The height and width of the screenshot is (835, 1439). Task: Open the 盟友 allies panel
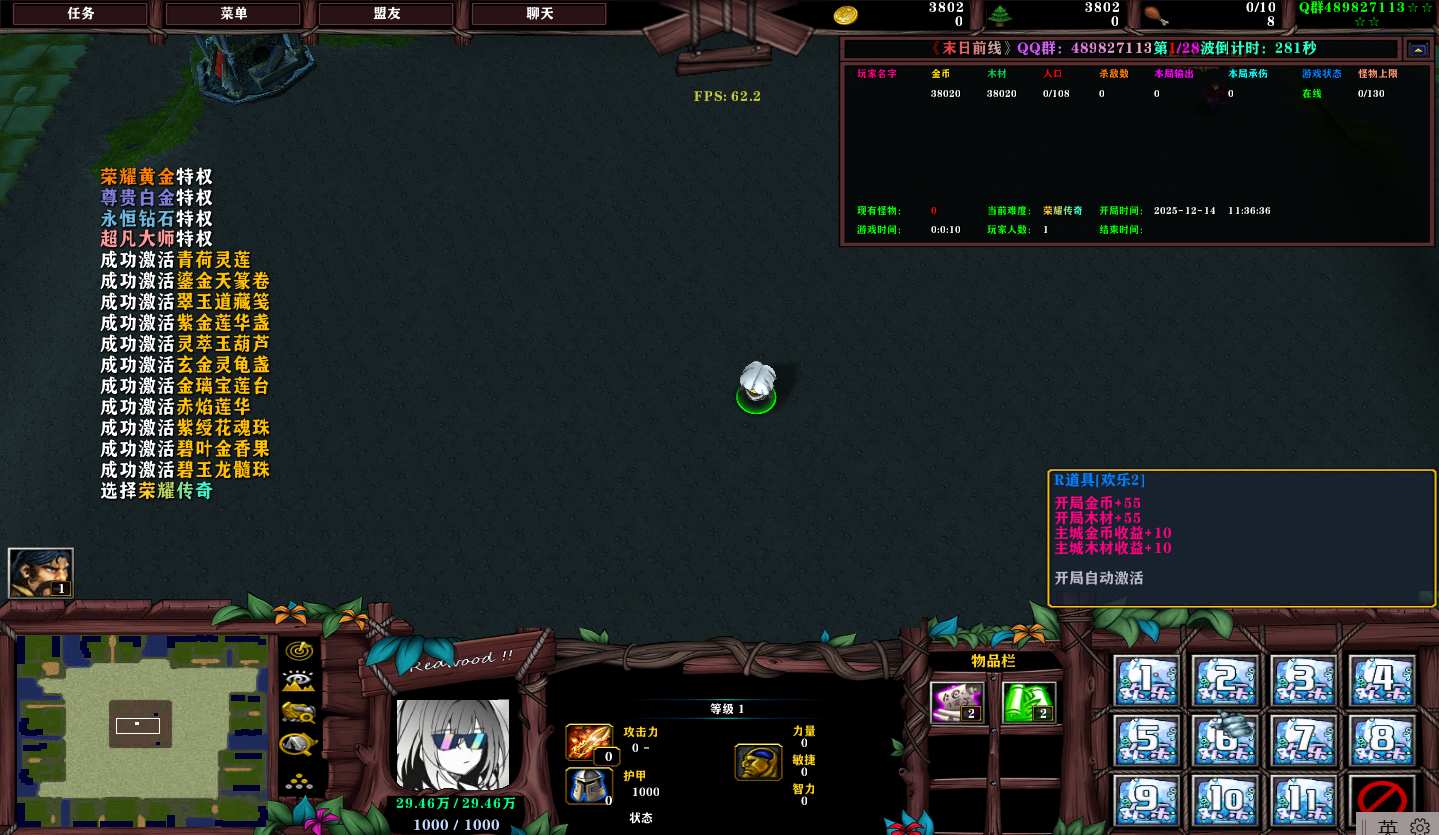coord(386,14)
